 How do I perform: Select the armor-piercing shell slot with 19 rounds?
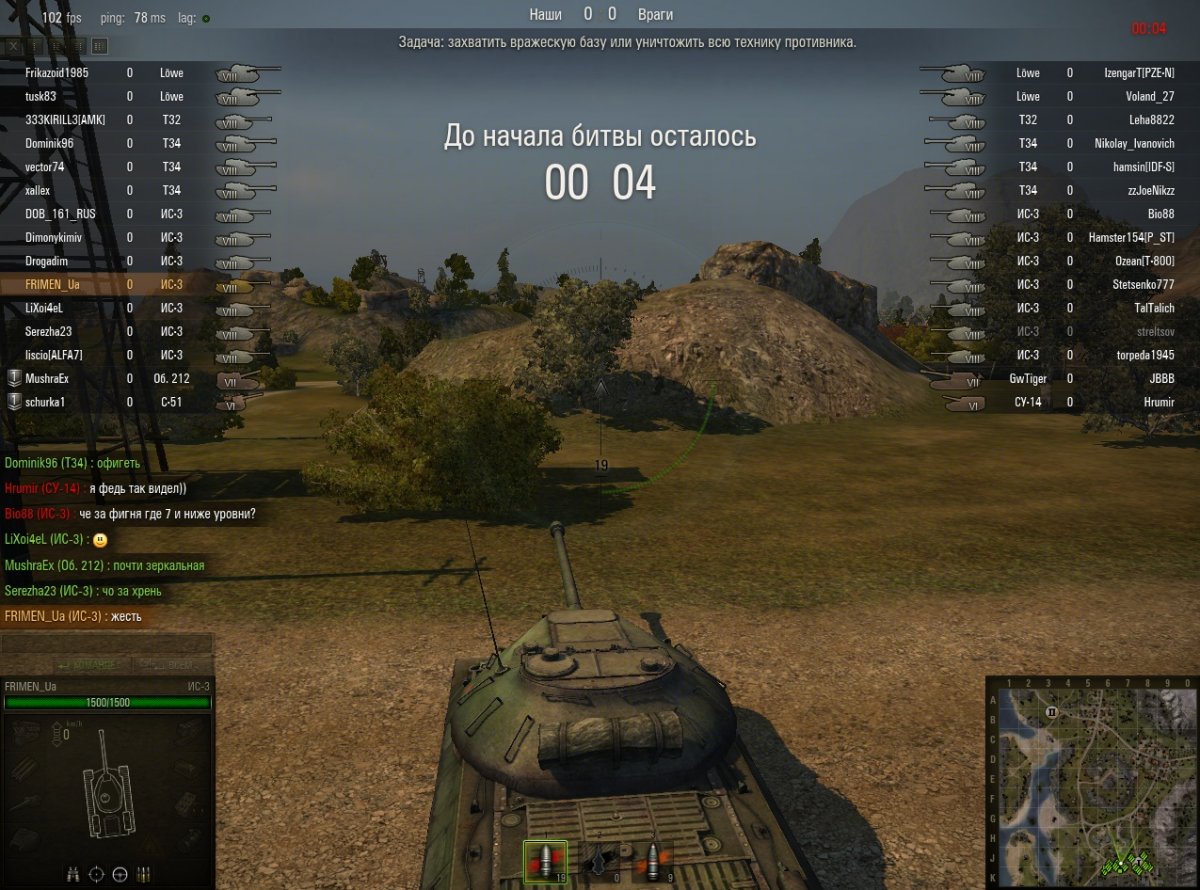(545, 860)
